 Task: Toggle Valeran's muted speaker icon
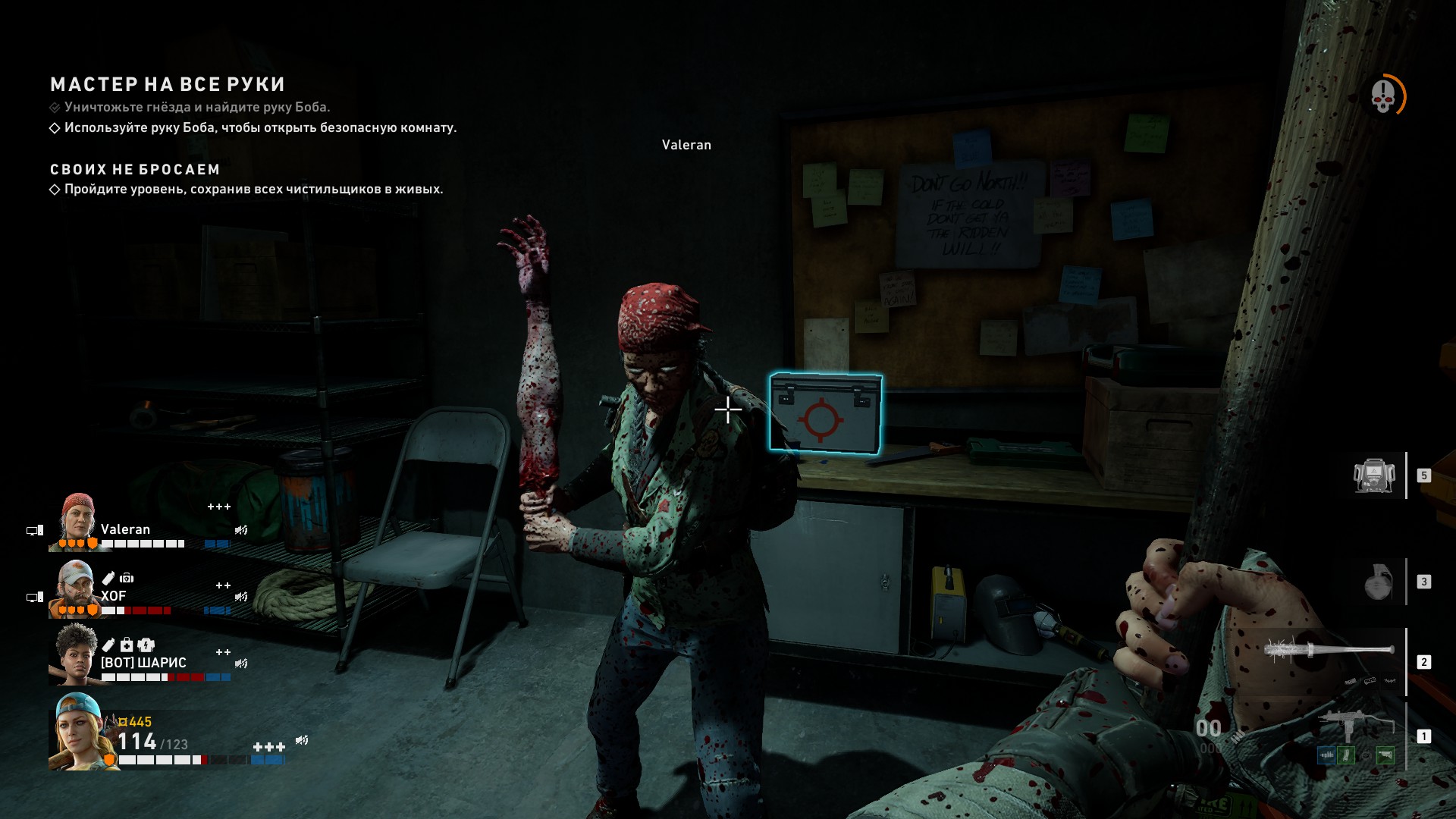(x=241, y=530)
